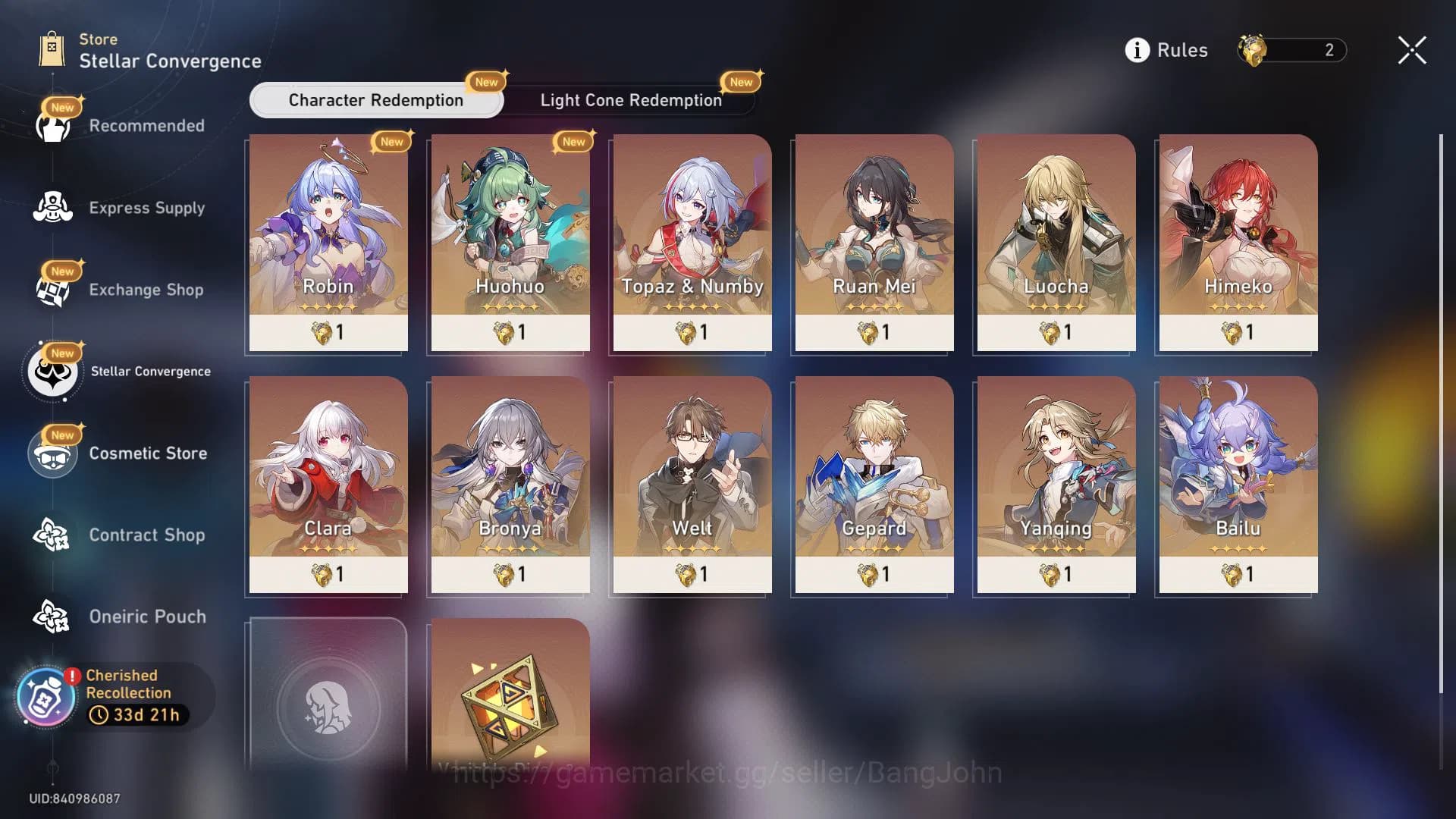Open the Exchange Shop
The height and width of the screenshot is (819, 1456).
point(51,289)
